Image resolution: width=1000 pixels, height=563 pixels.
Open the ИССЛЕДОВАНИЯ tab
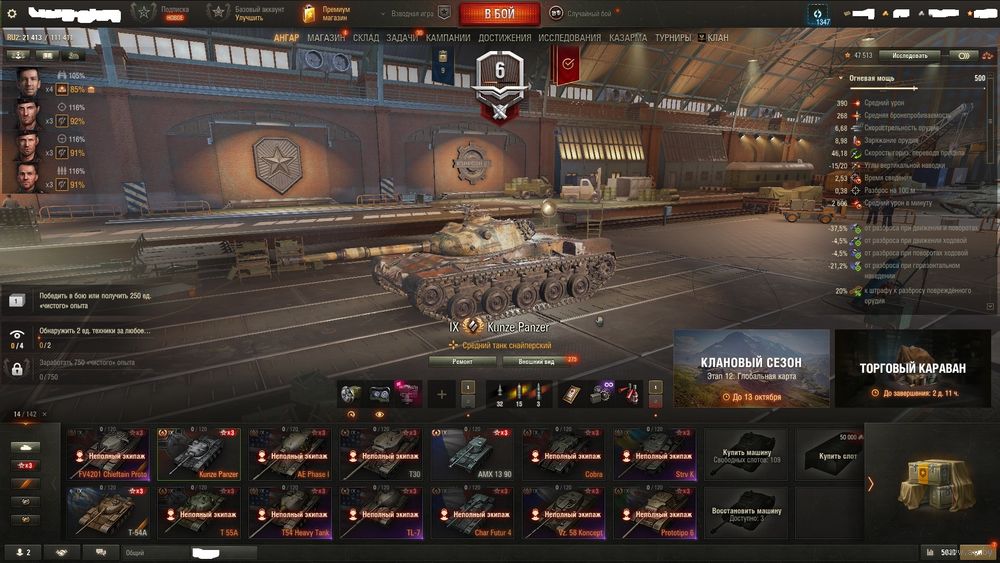coord(570,38)
